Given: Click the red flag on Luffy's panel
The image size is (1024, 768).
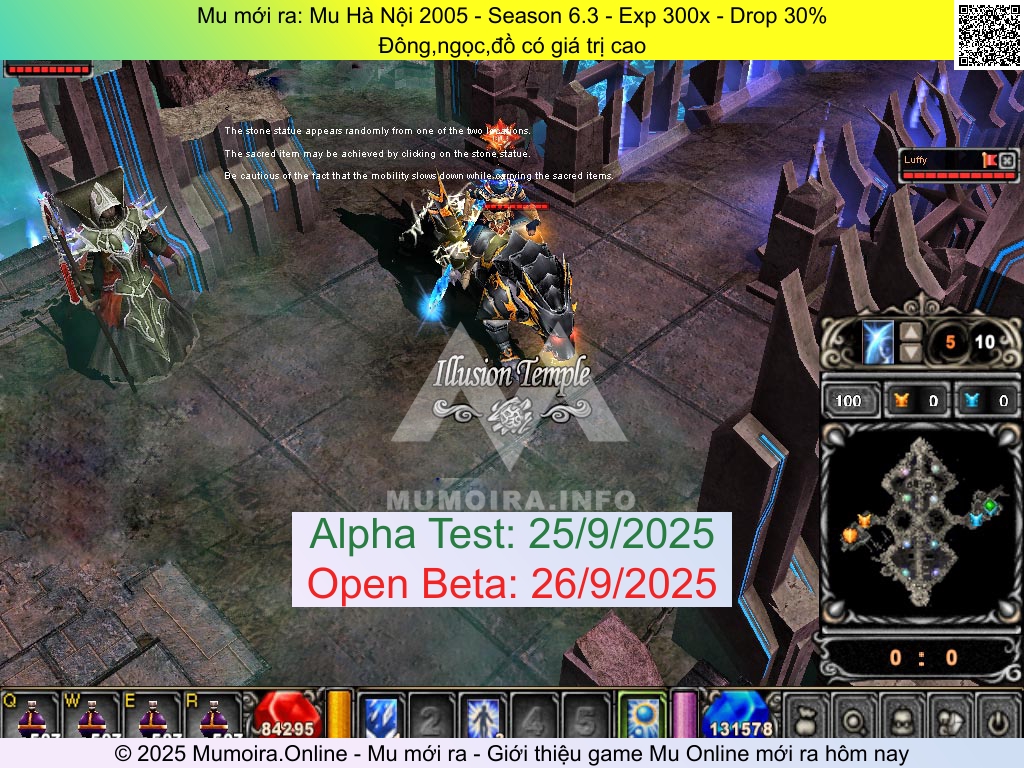Looking at the screenshot, I should coord(989,160).
